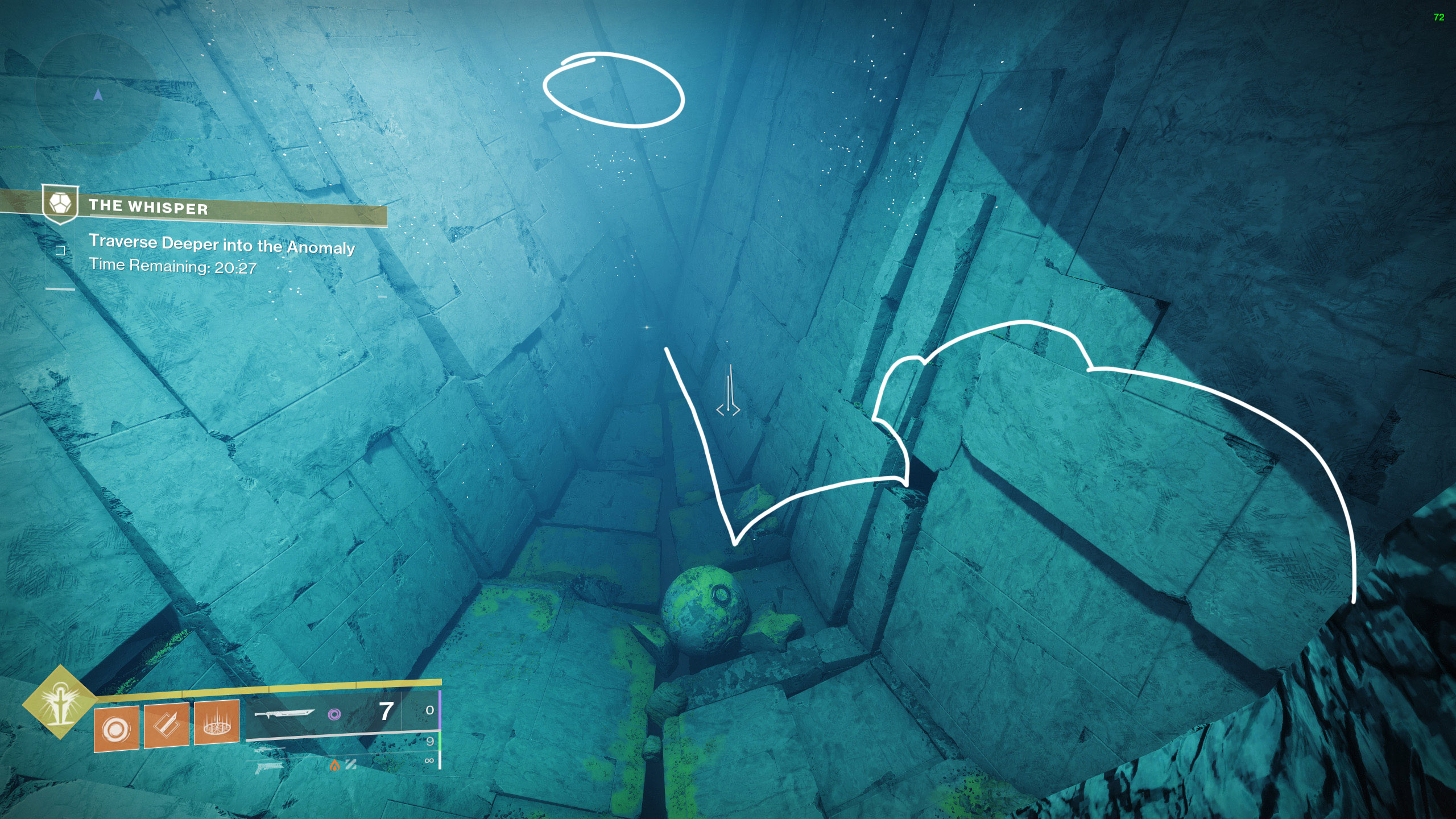Click the class ability rift icon
The height and width of the screenshot is (819, 1456).
[217, 728]
